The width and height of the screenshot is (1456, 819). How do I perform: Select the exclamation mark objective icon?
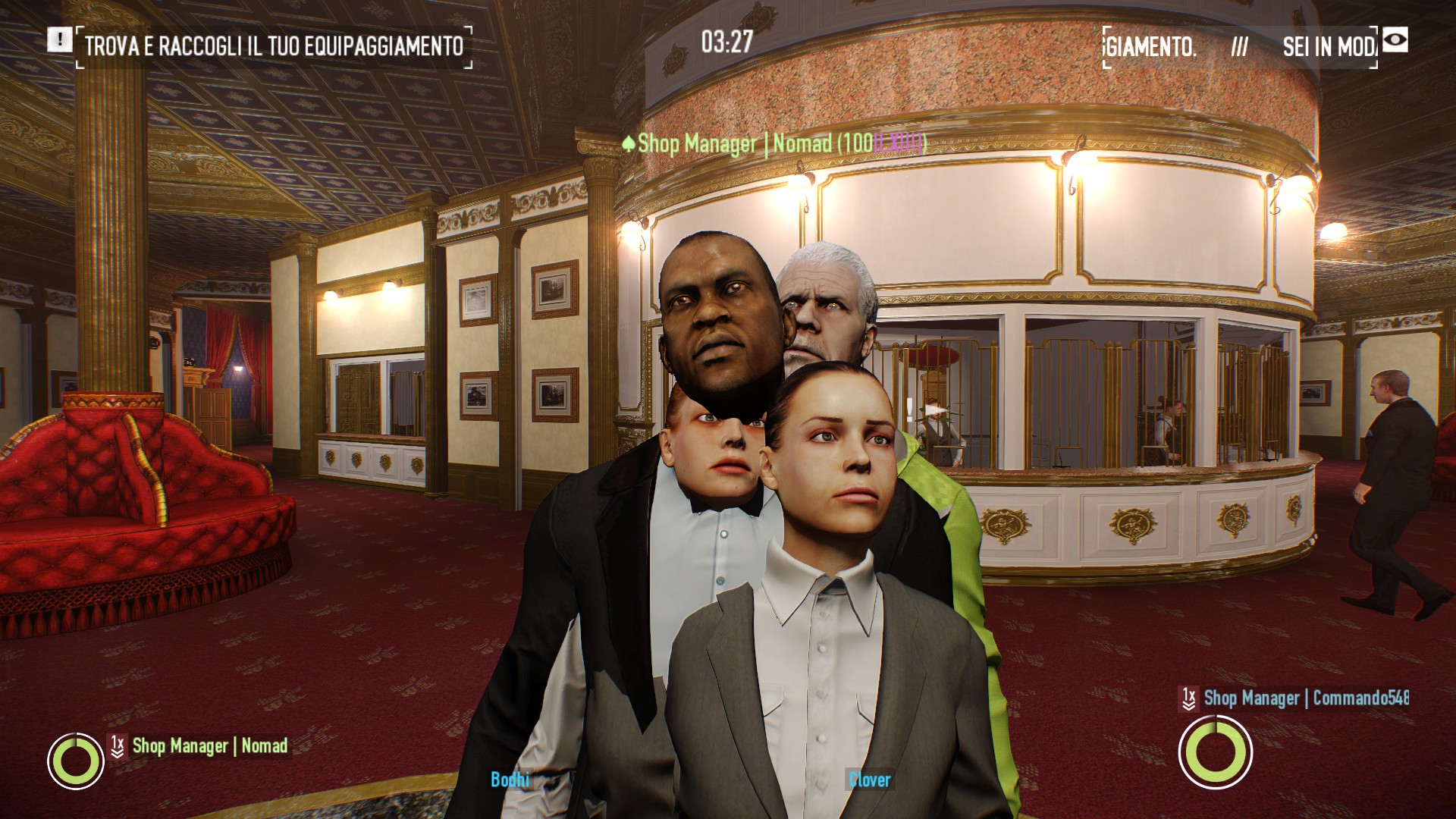[x=60, y=39]
